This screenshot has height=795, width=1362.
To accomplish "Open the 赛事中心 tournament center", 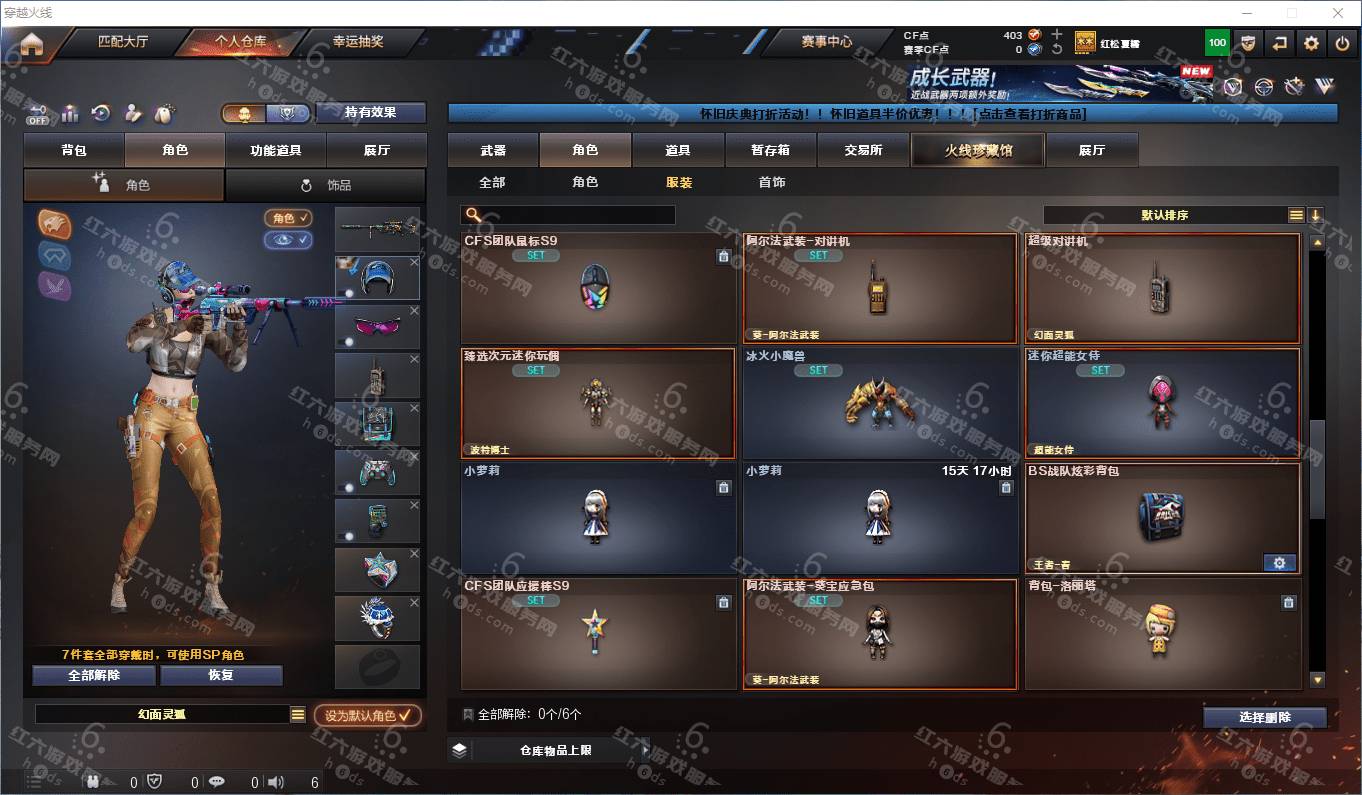I will [x=826, y=42].
